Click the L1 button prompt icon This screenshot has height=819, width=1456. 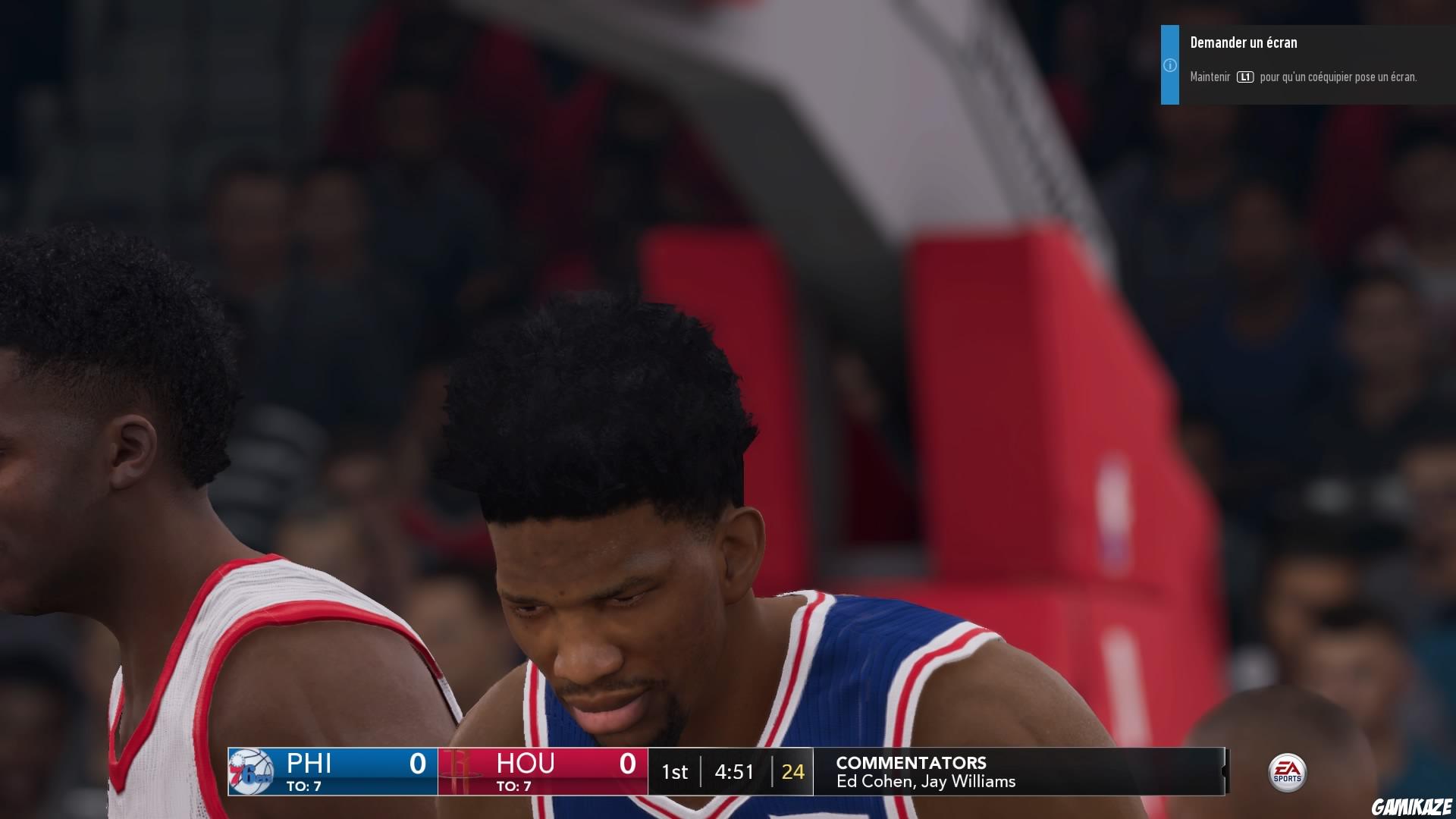click(x=1246, y=76)
